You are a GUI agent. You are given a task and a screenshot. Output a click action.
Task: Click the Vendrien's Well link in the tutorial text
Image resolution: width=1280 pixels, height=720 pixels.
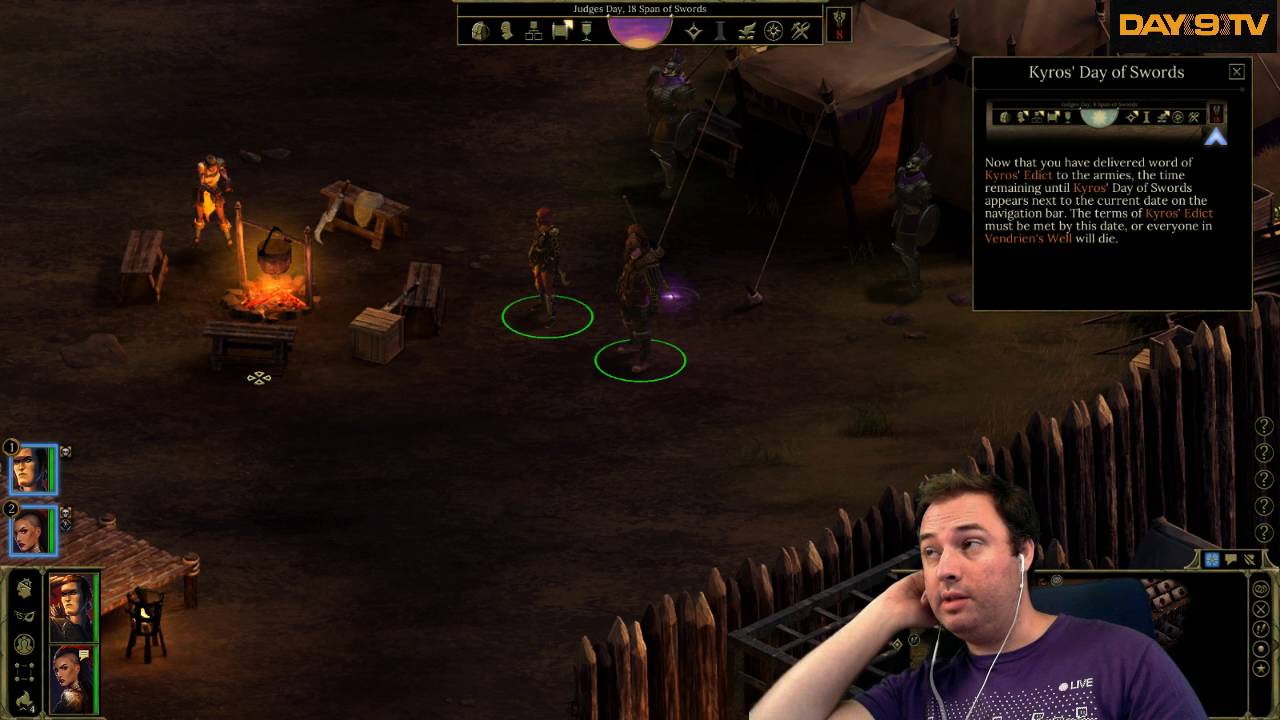pyautogui.click(x=1028, y=238)
